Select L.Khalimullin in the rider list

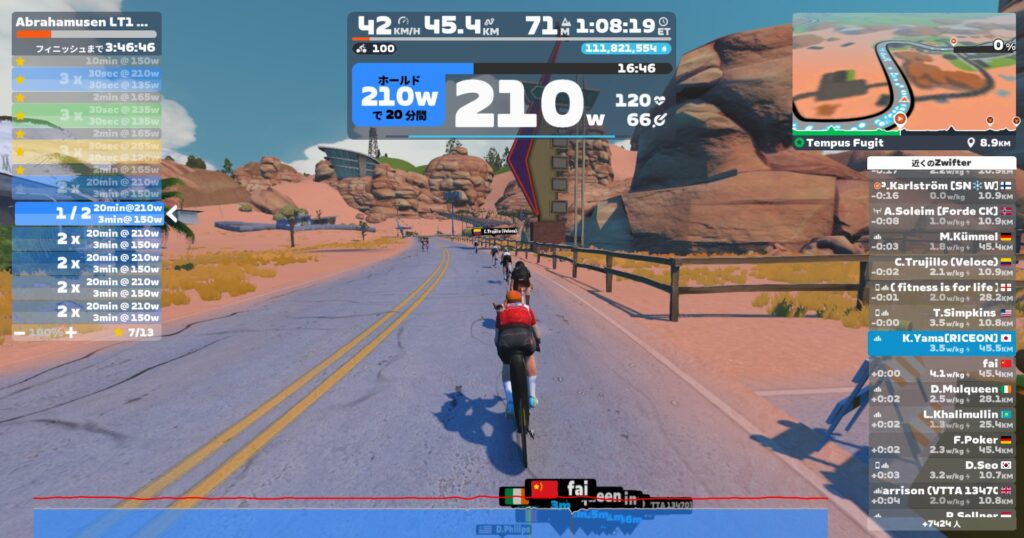click(x=941, y=419)
